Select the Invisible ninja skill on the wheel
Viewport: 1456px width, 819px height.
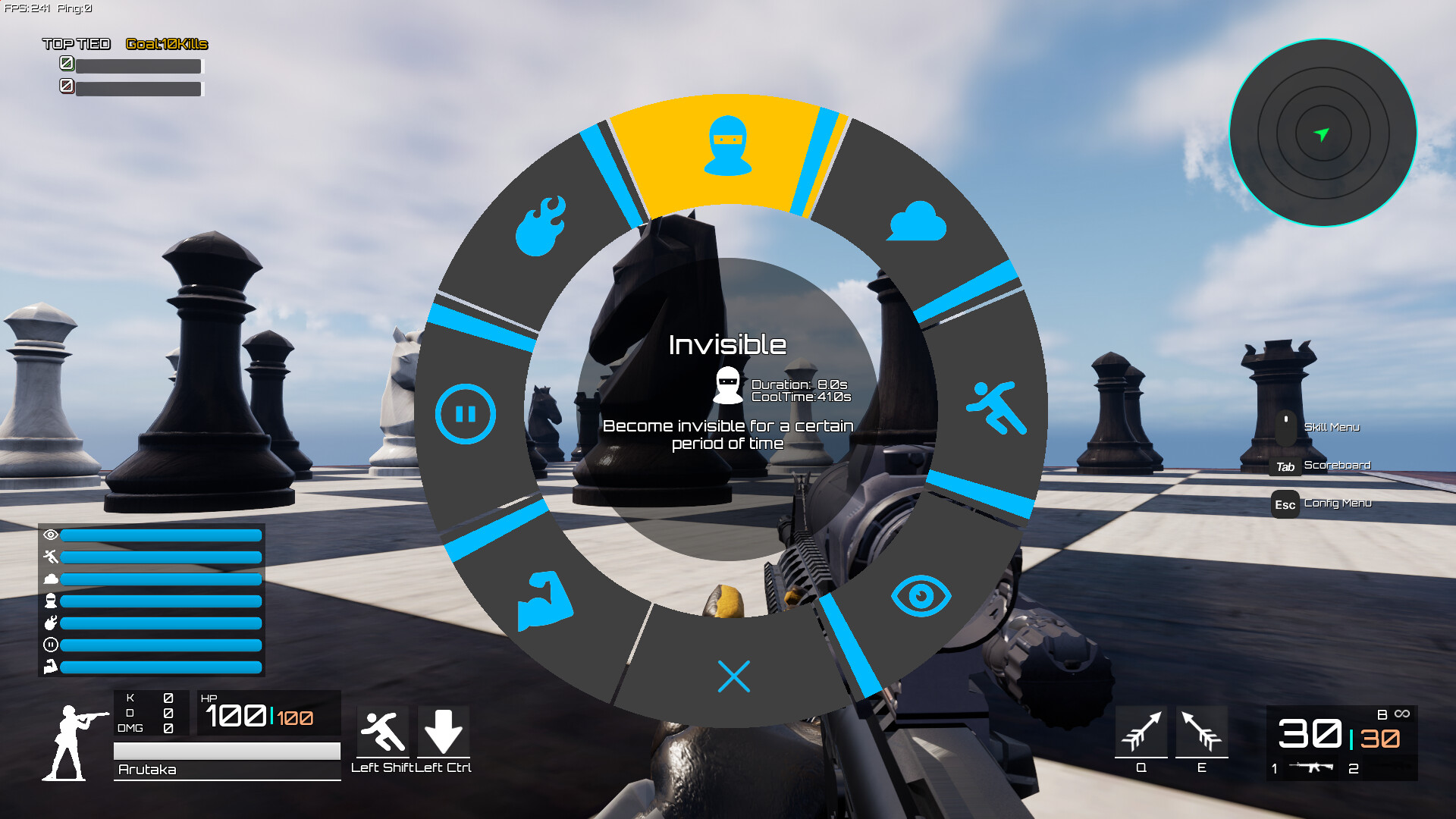(x=727, y=148)
